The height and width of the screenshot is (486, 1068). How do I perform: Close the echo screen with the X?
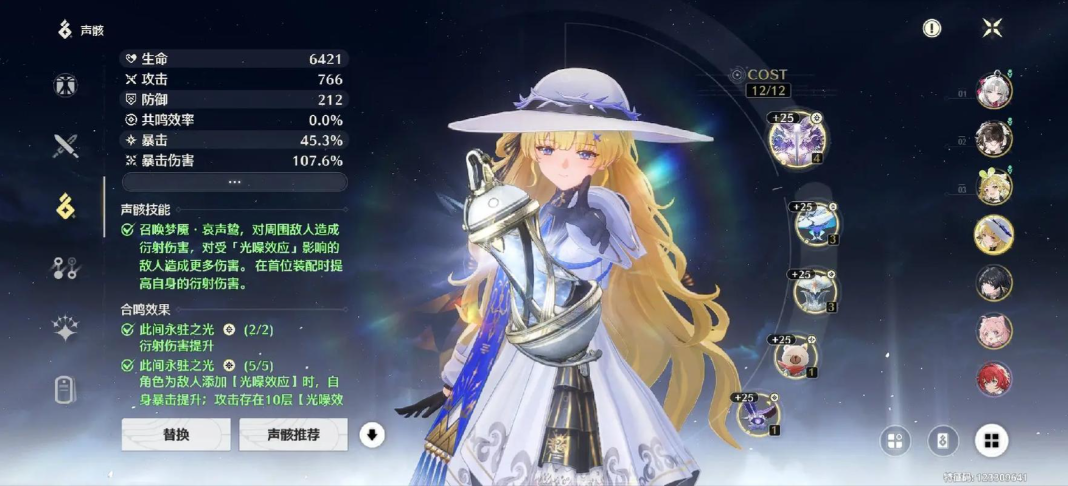coord(992,28)
